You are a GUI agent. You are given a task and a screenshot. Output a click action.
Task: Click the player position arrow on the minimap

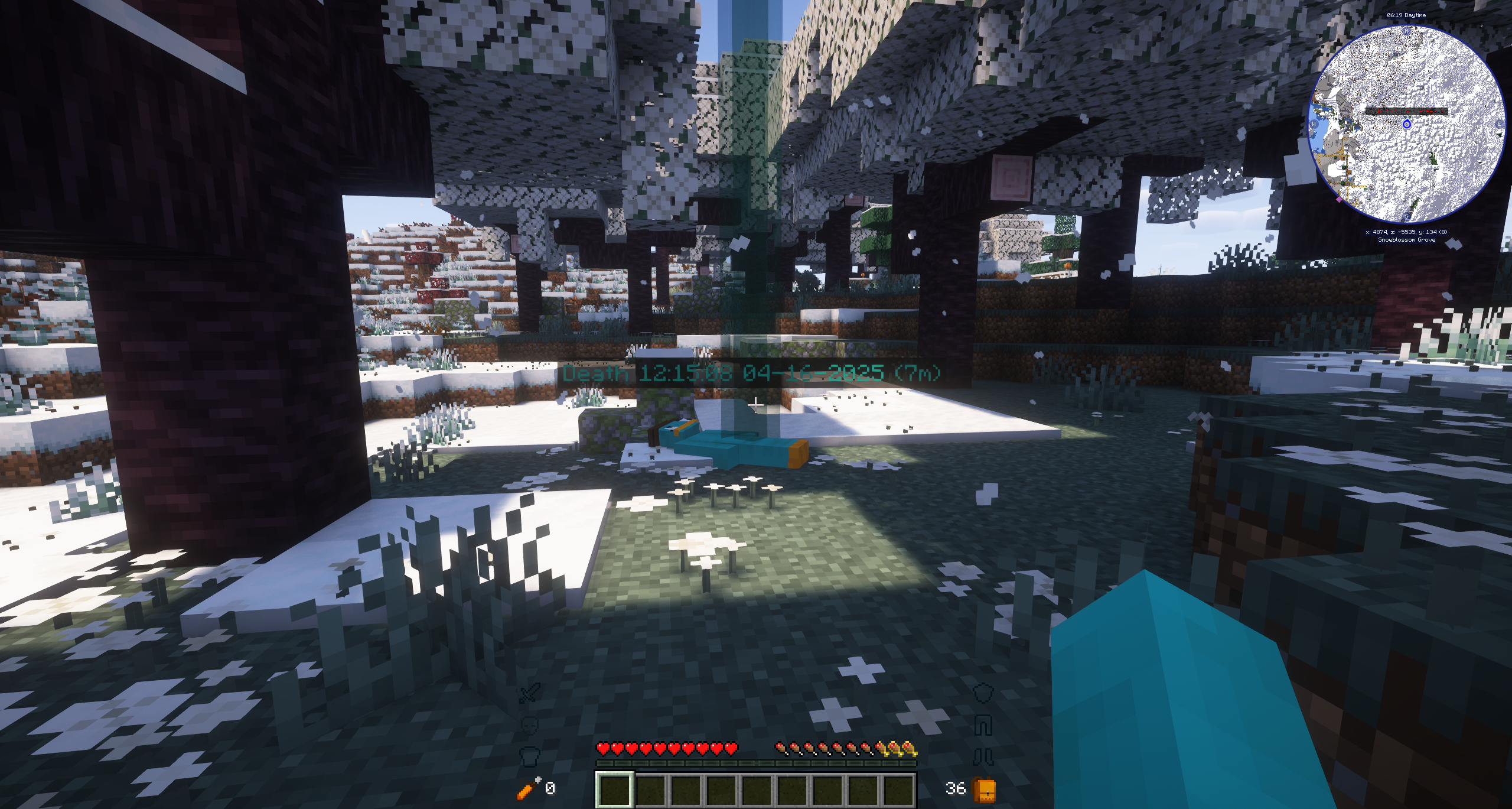[x=1407, y=124]
